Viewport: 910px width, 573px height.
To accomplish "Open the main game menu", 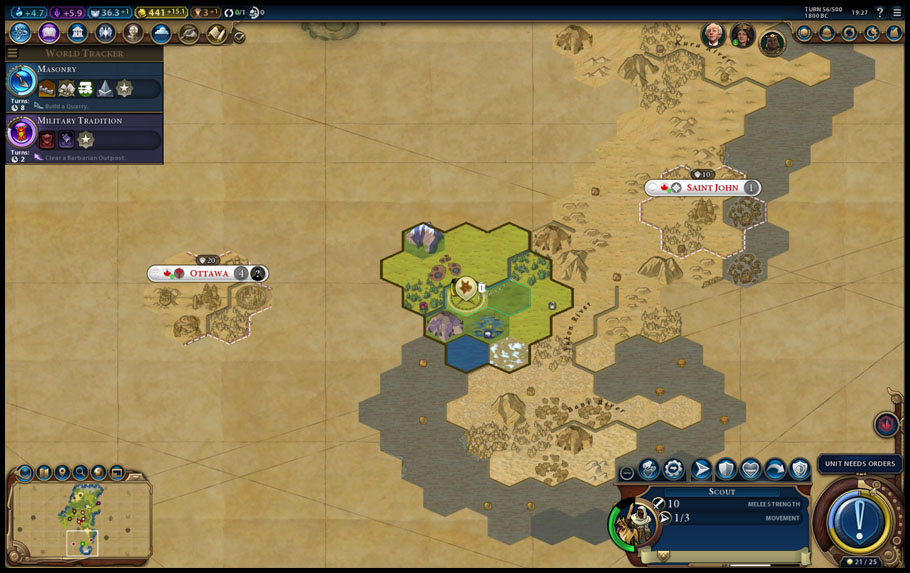I will pos(897,12).
